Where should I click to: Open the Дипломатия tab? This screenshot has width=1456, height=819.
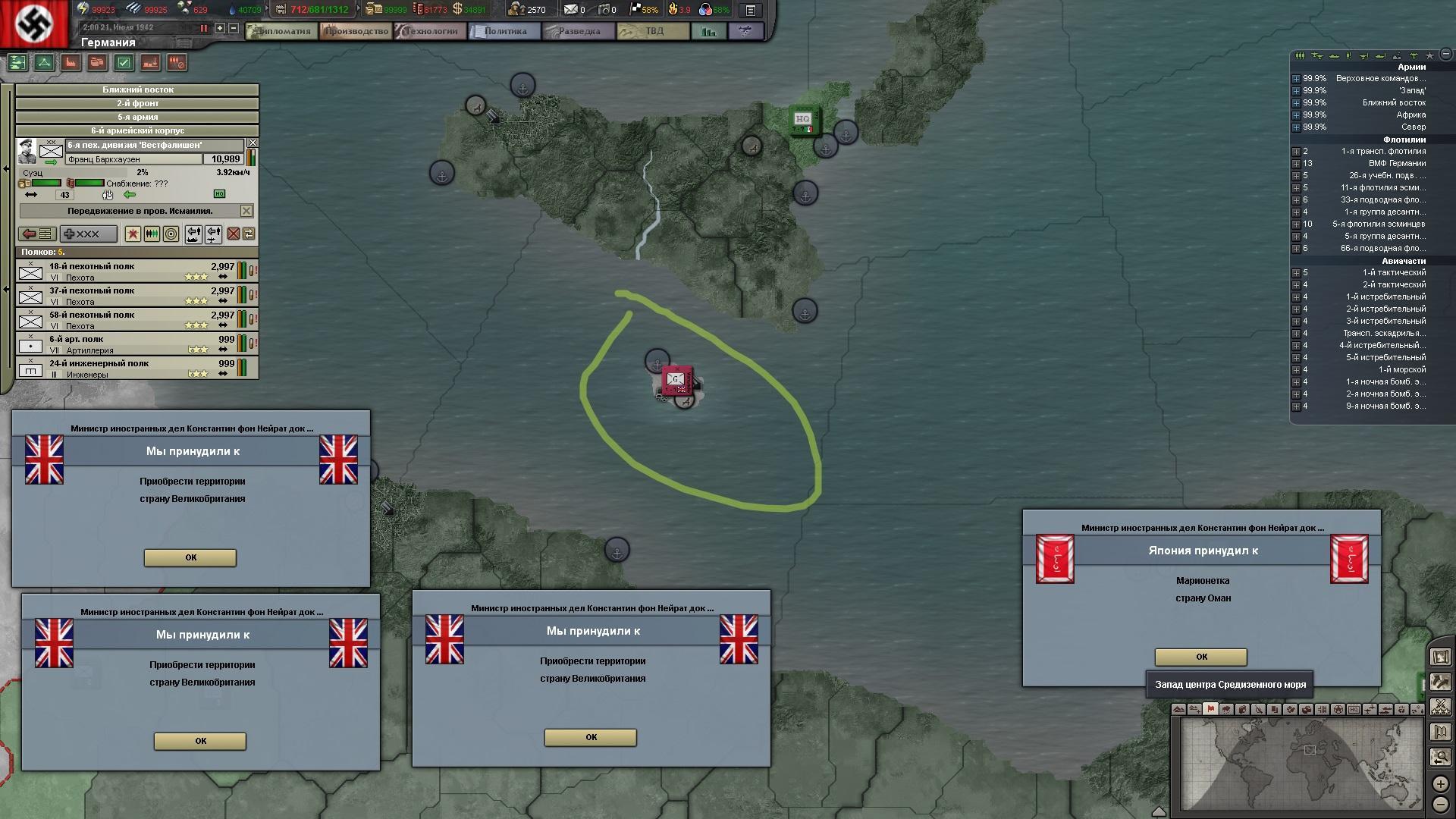pyautogui.click(x=281, y=31)
